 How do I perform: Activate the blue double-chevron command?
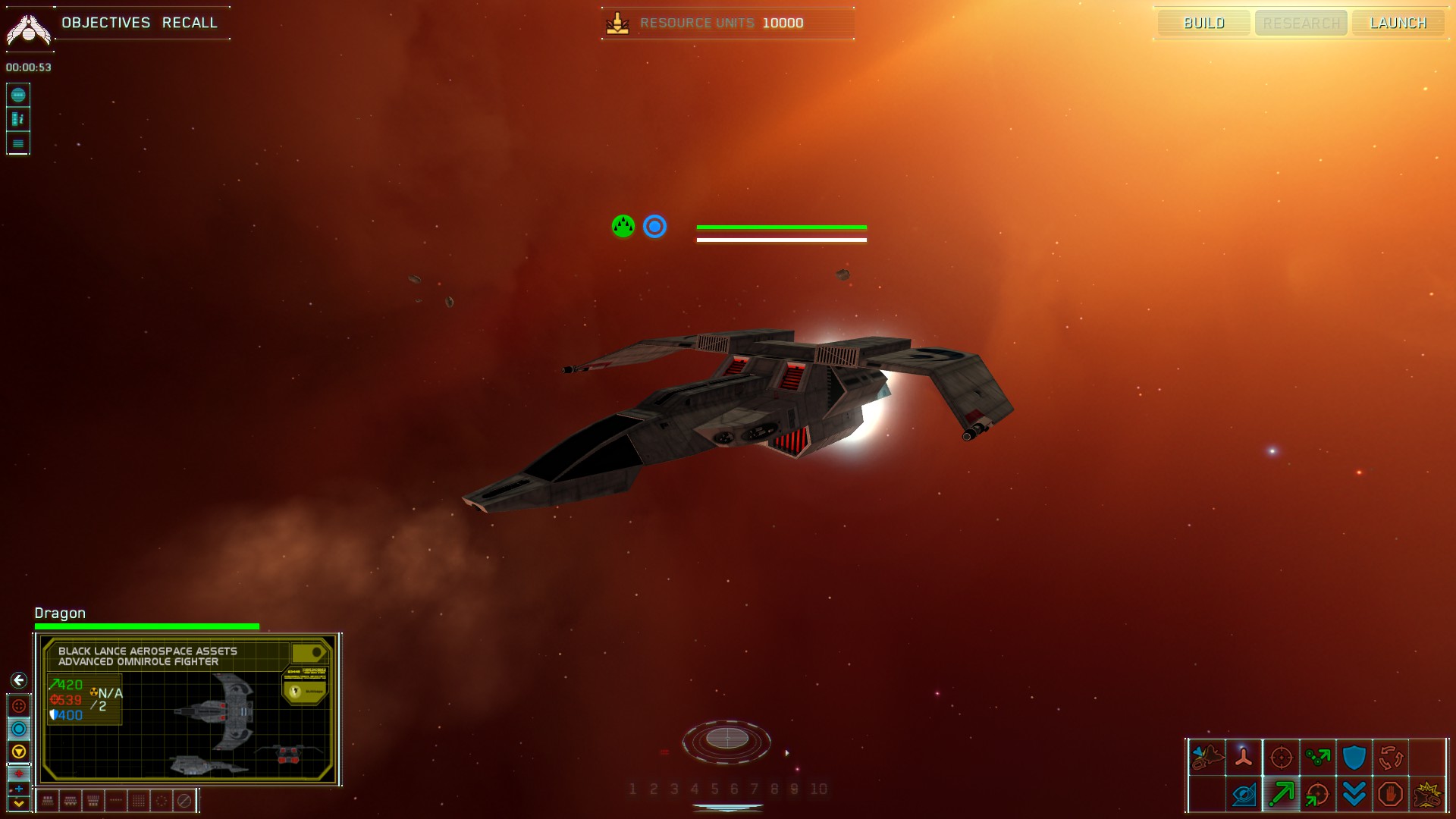(x=1354, y=794)
